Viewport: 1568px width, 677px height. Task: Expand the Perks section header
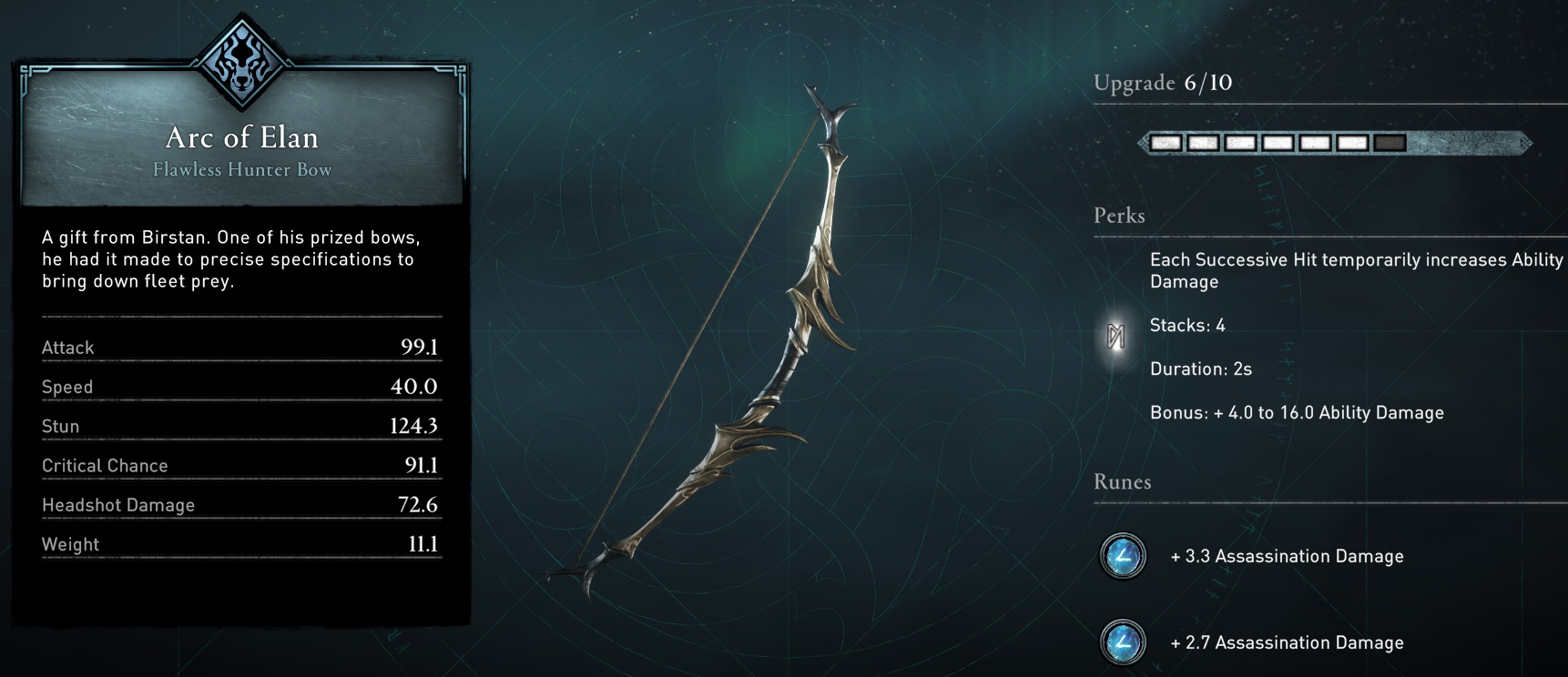coord(1119,216)
